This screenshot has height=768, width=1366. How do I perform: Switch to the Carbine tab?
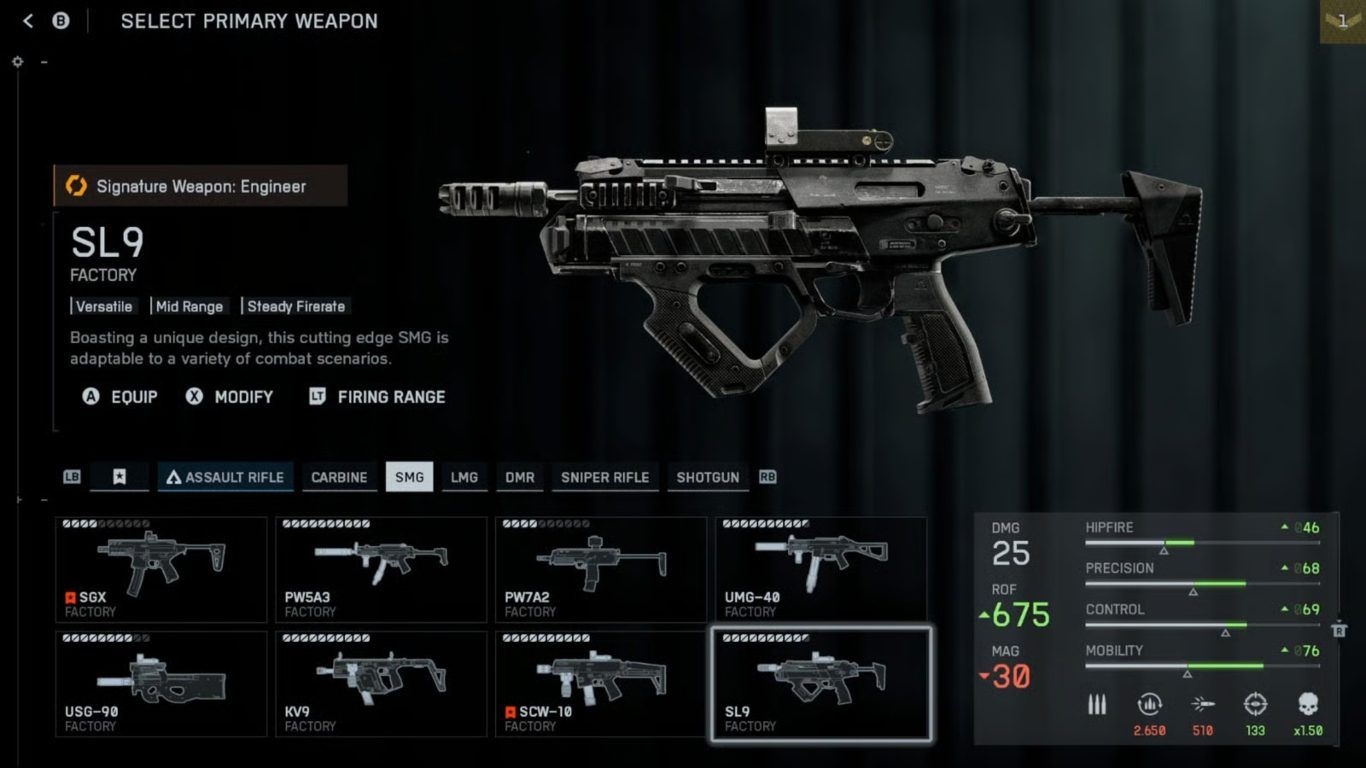[339, 477]
